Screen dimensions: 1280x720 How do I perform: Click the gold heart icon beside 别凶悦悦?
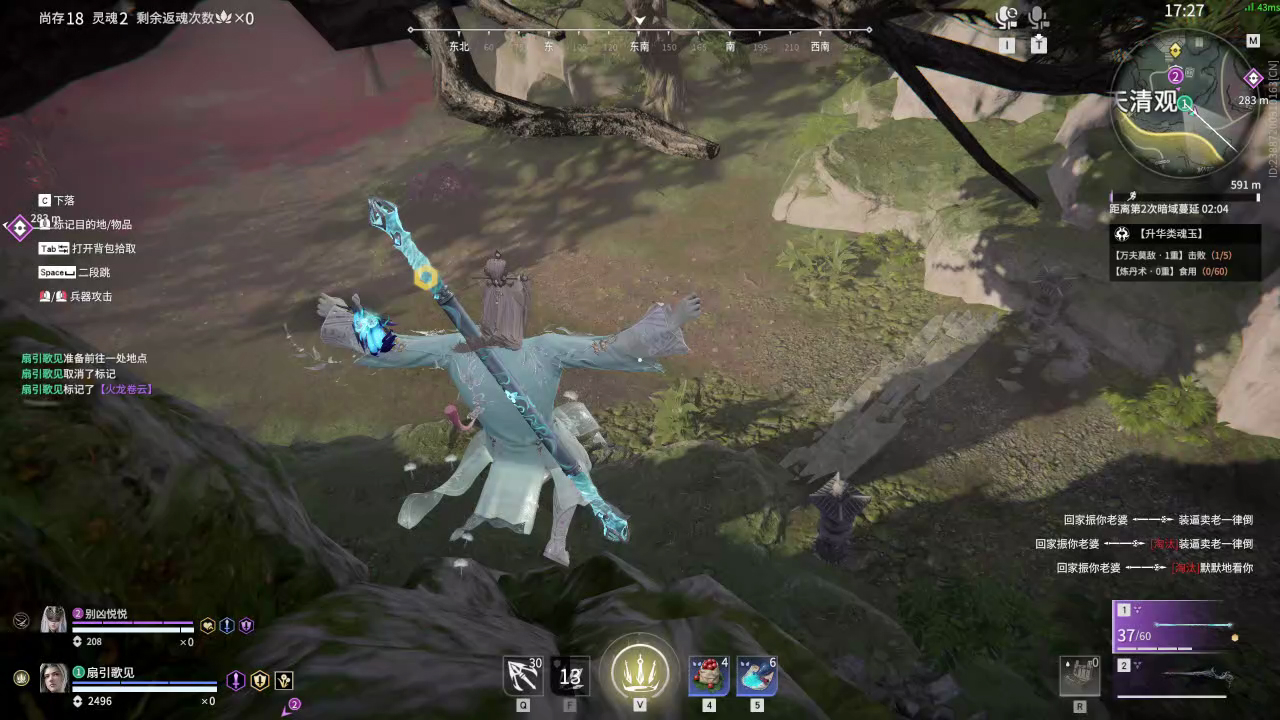pyautogui.click(x=208, y=626)
